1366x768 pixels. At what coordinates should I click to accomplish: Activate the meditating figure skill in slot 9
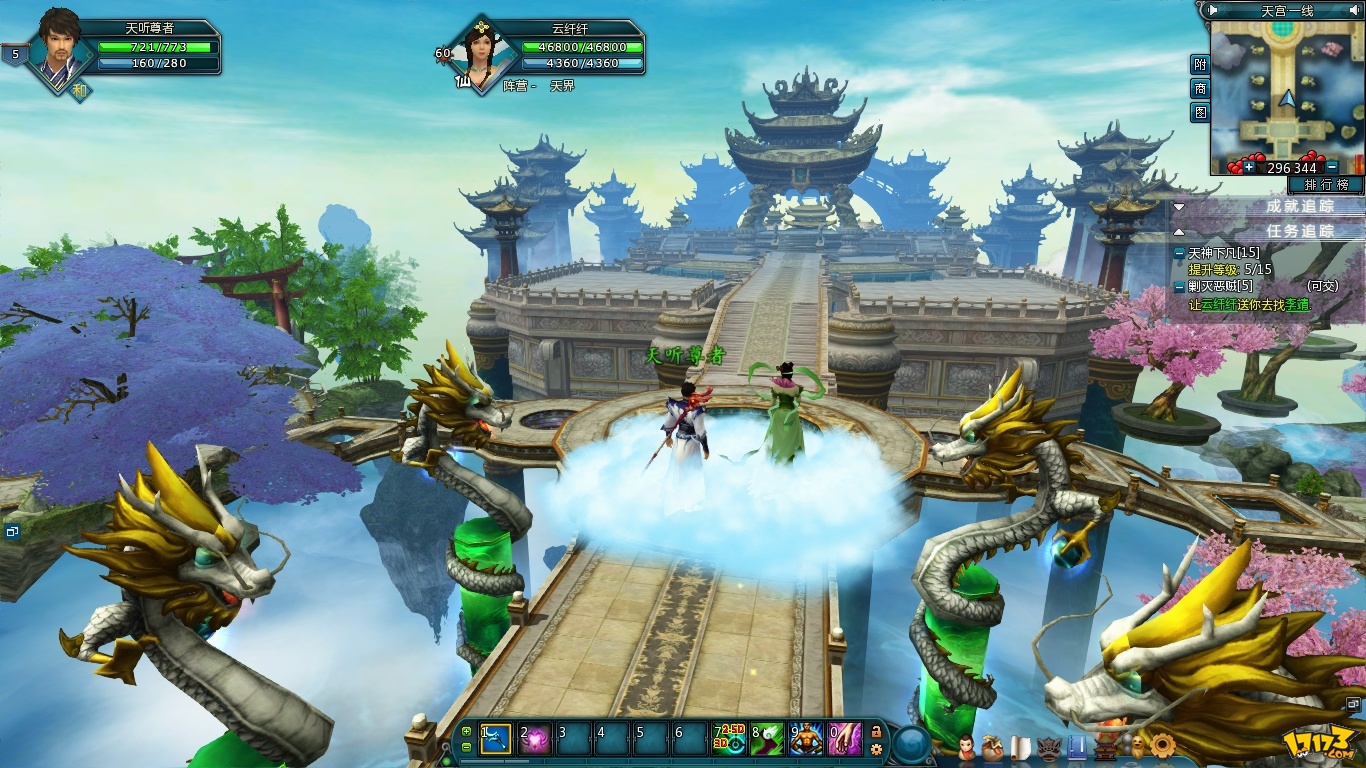[806, 739]
